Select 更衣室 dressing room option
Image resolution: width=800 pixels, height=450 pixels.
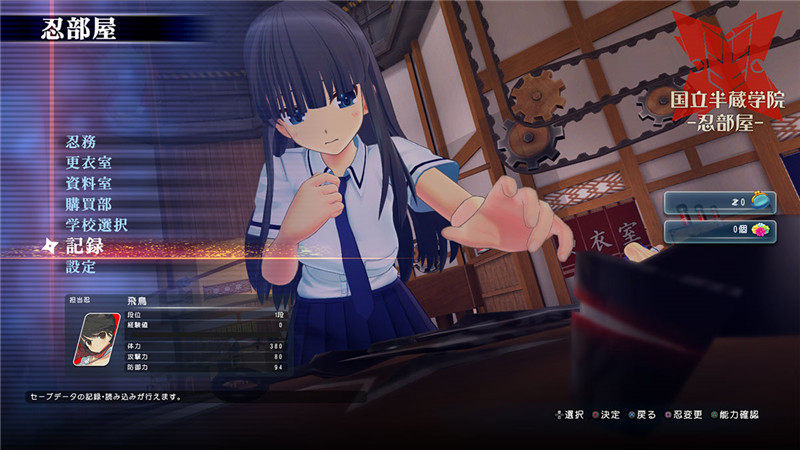pos(88,162)
